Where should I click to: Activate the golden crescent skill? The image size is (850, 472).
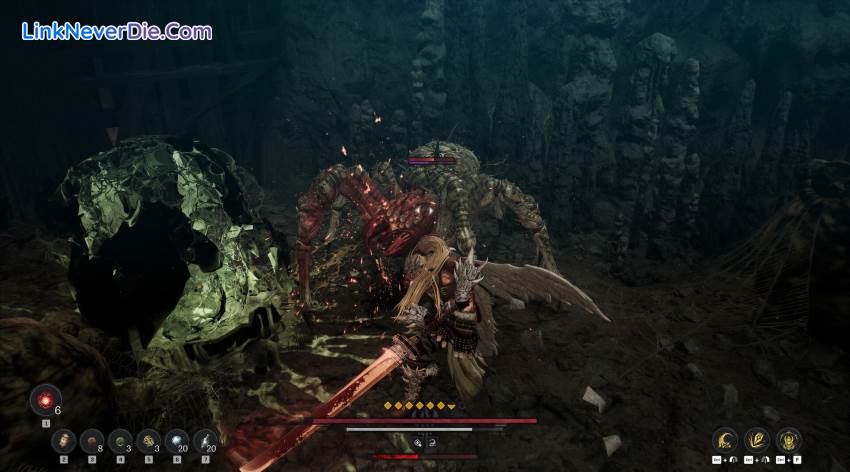pos(726,439)
